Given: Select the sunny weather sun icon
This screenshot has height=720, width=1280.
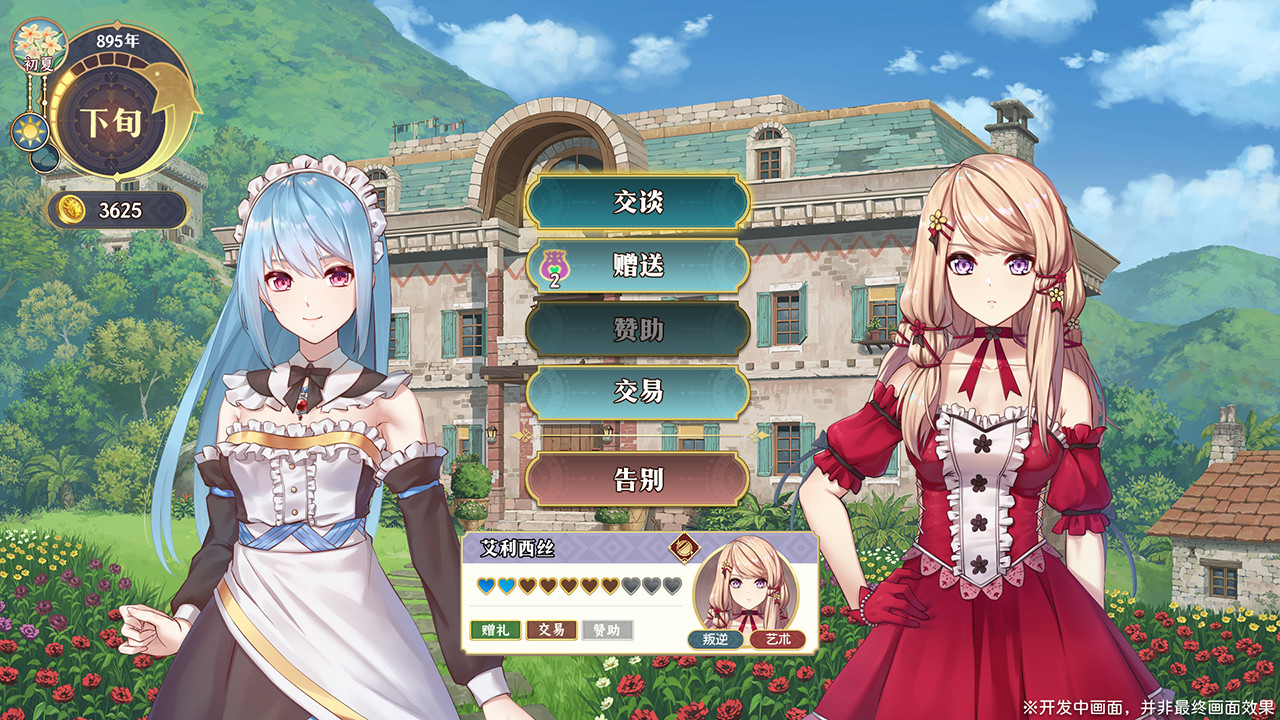Looking at the screenshot, I should tap(31, 131).
